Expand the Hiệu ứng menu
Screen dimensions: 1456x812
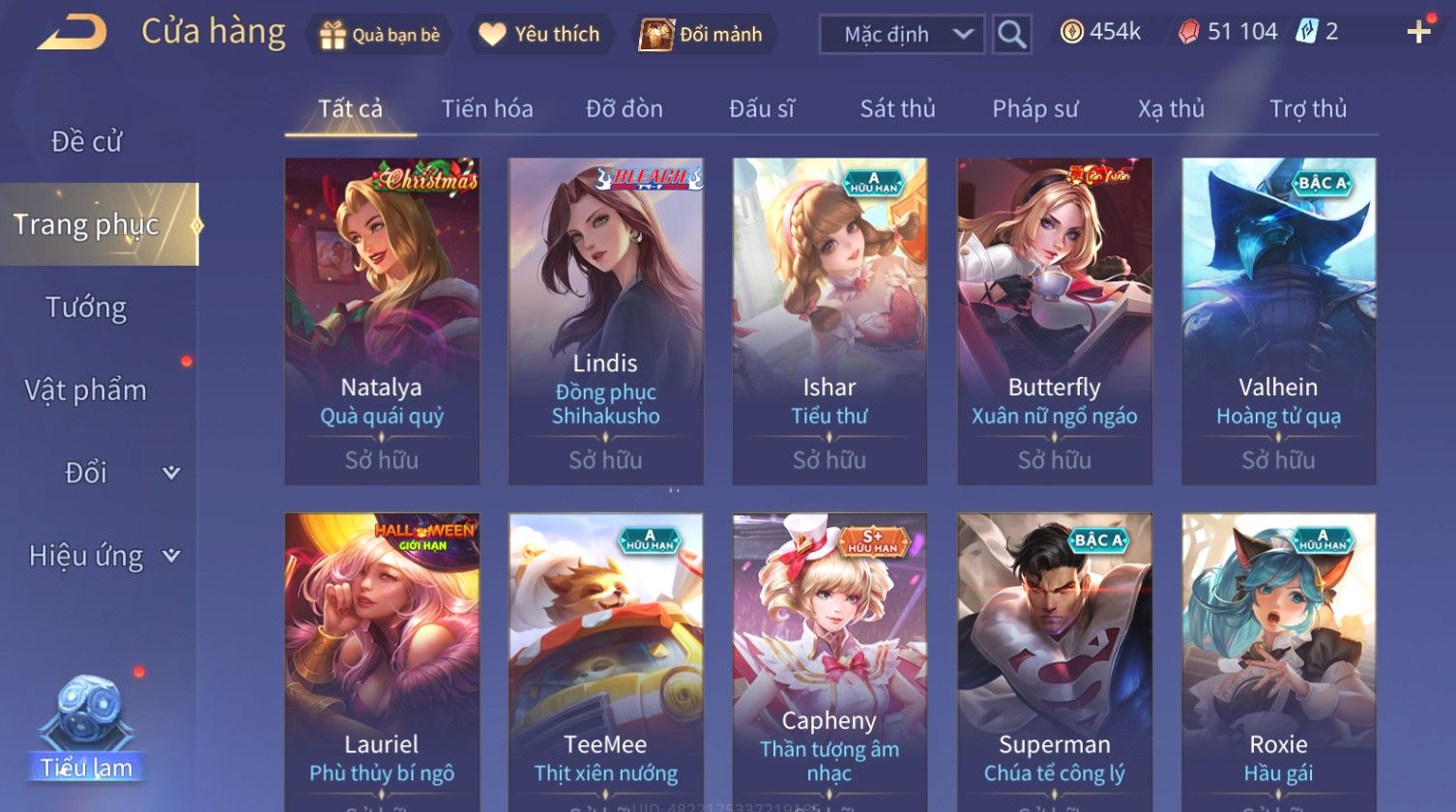[103, 556]
